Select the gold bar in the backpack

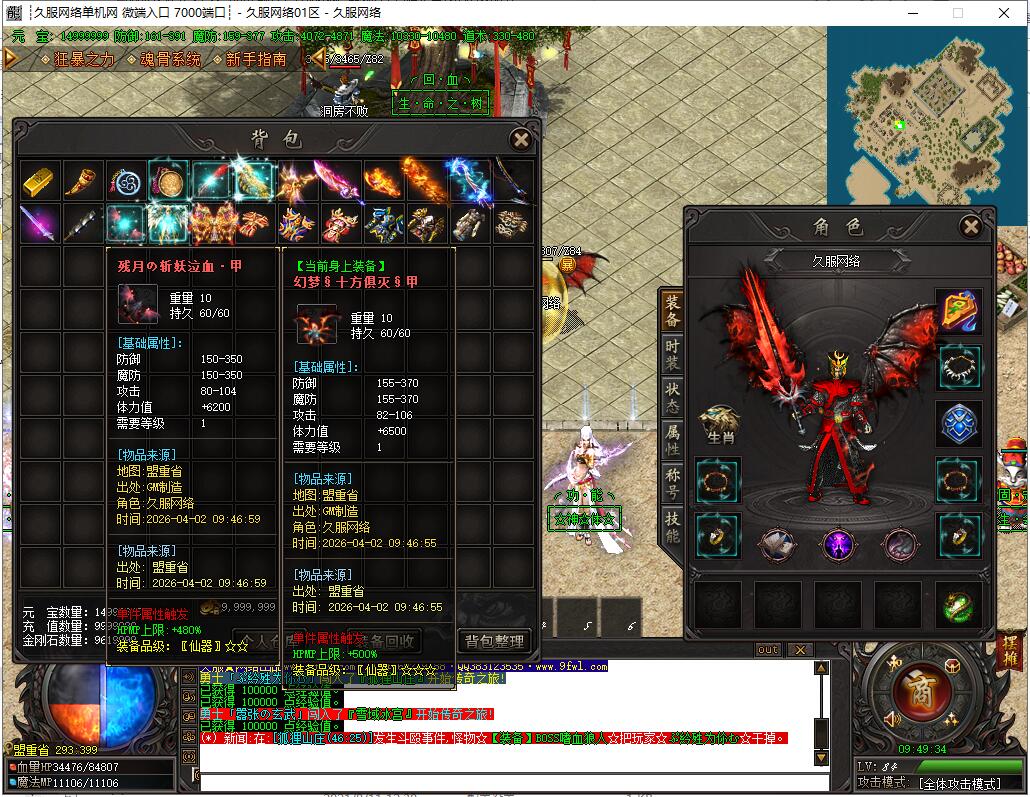39,180
